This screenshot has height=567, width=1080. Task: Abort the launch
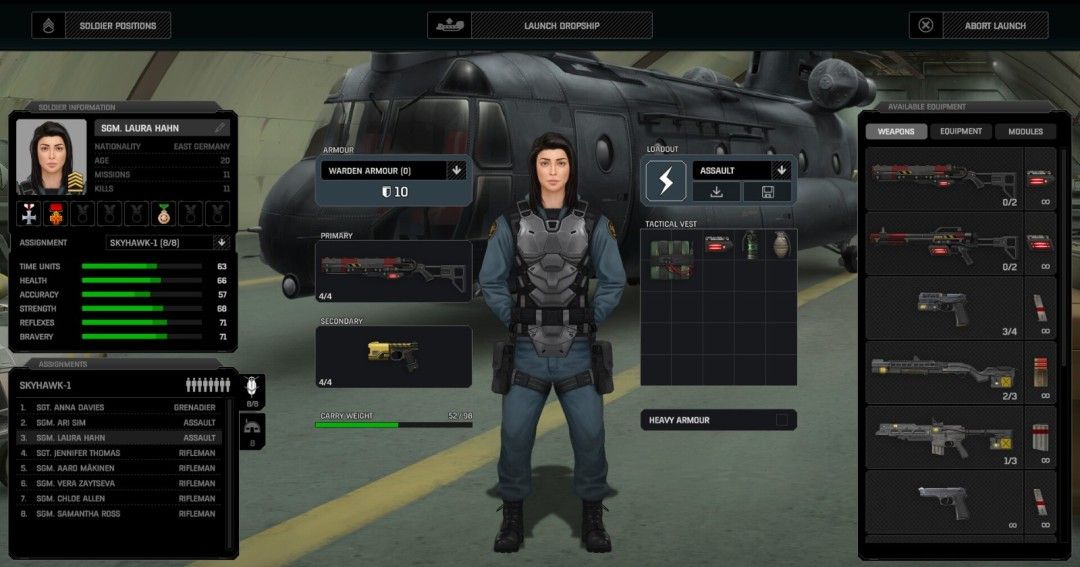click(x=978, y=25)
